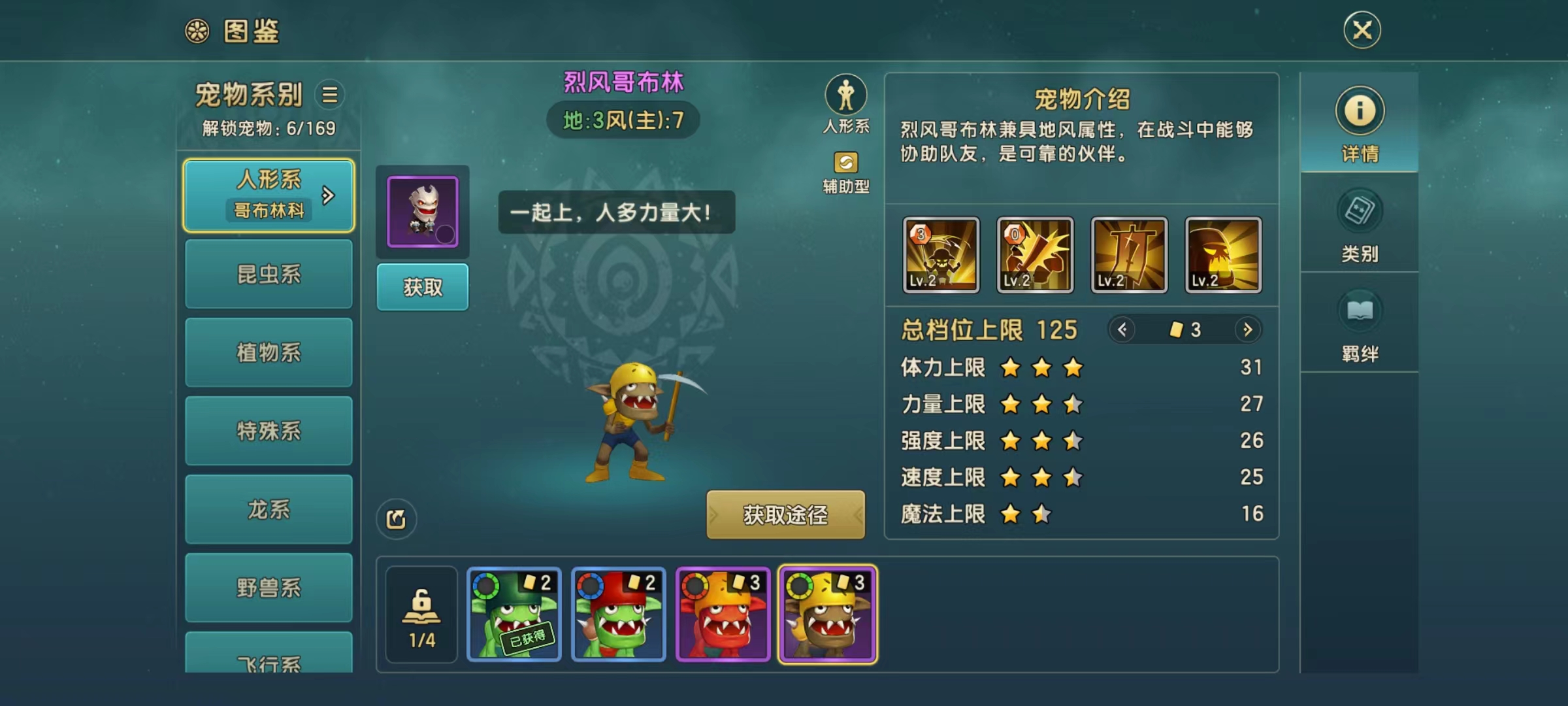
Task: Open 获取途径 to see acquisition methods
Action: click(x=785, y=514)
